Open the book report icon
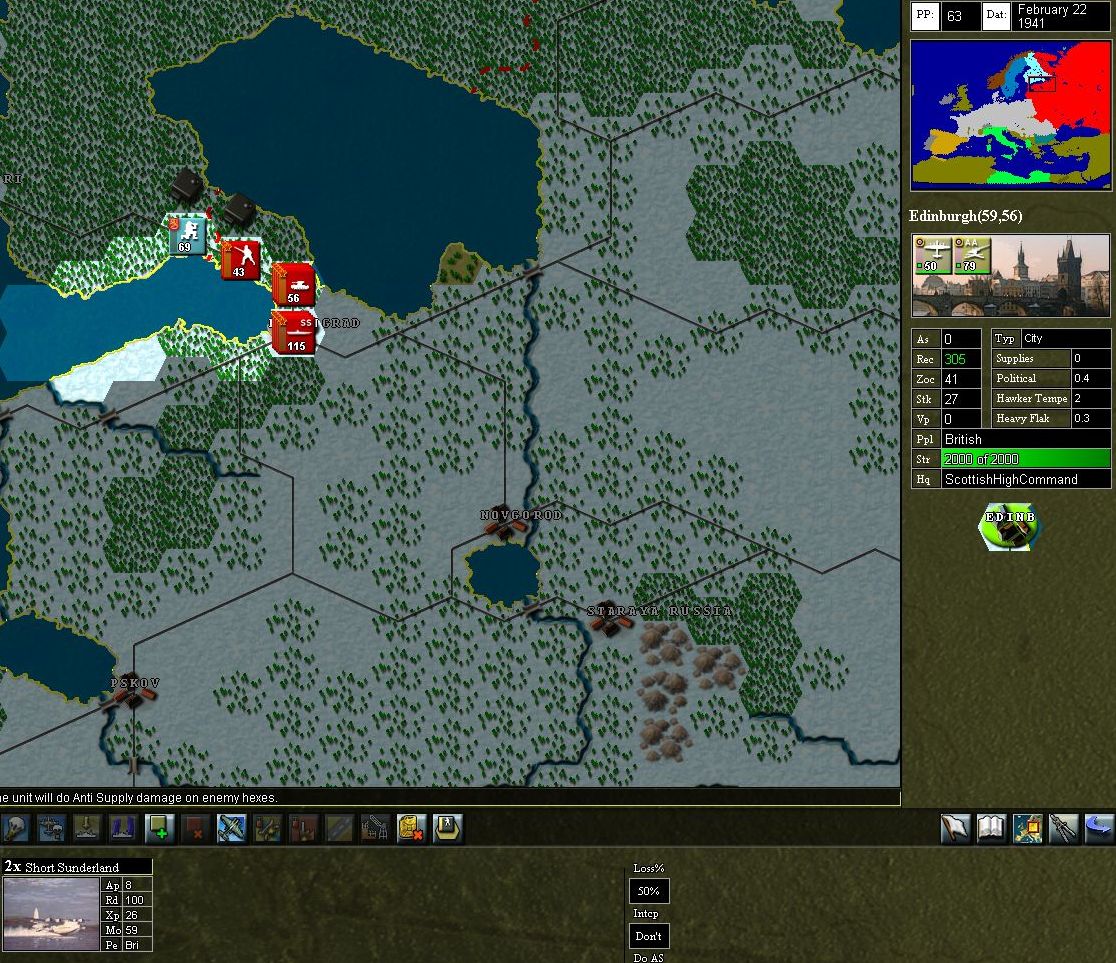This screenshot has height=963, width=1116. (x=991, y=828)
